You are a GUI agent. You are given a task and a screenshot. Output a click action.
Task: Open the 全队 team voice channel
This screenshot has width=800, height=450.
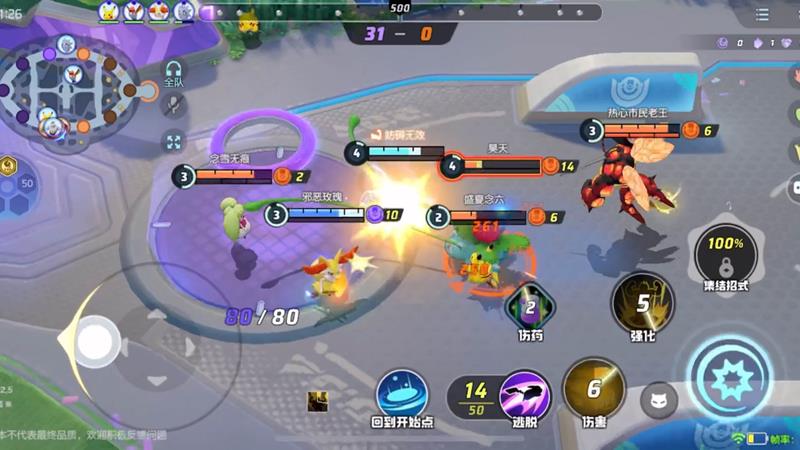point(174,73)
